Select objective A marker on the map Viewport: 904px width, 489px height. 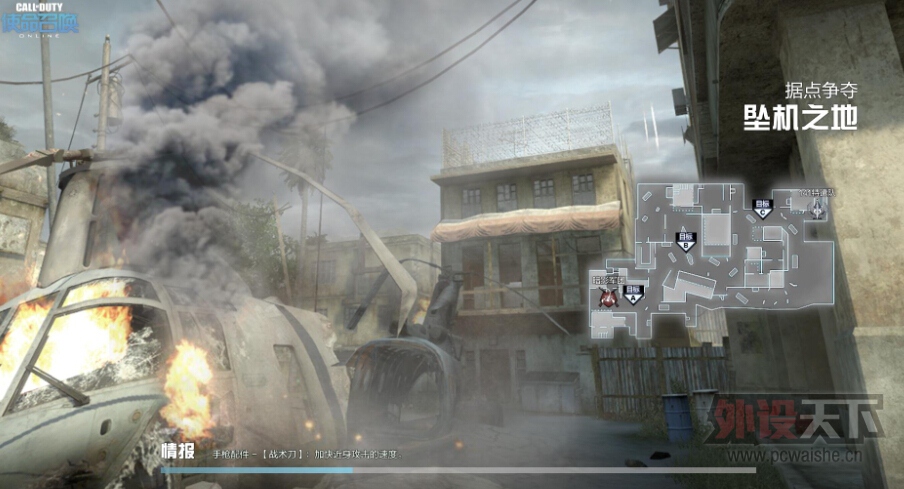(633, 293)
